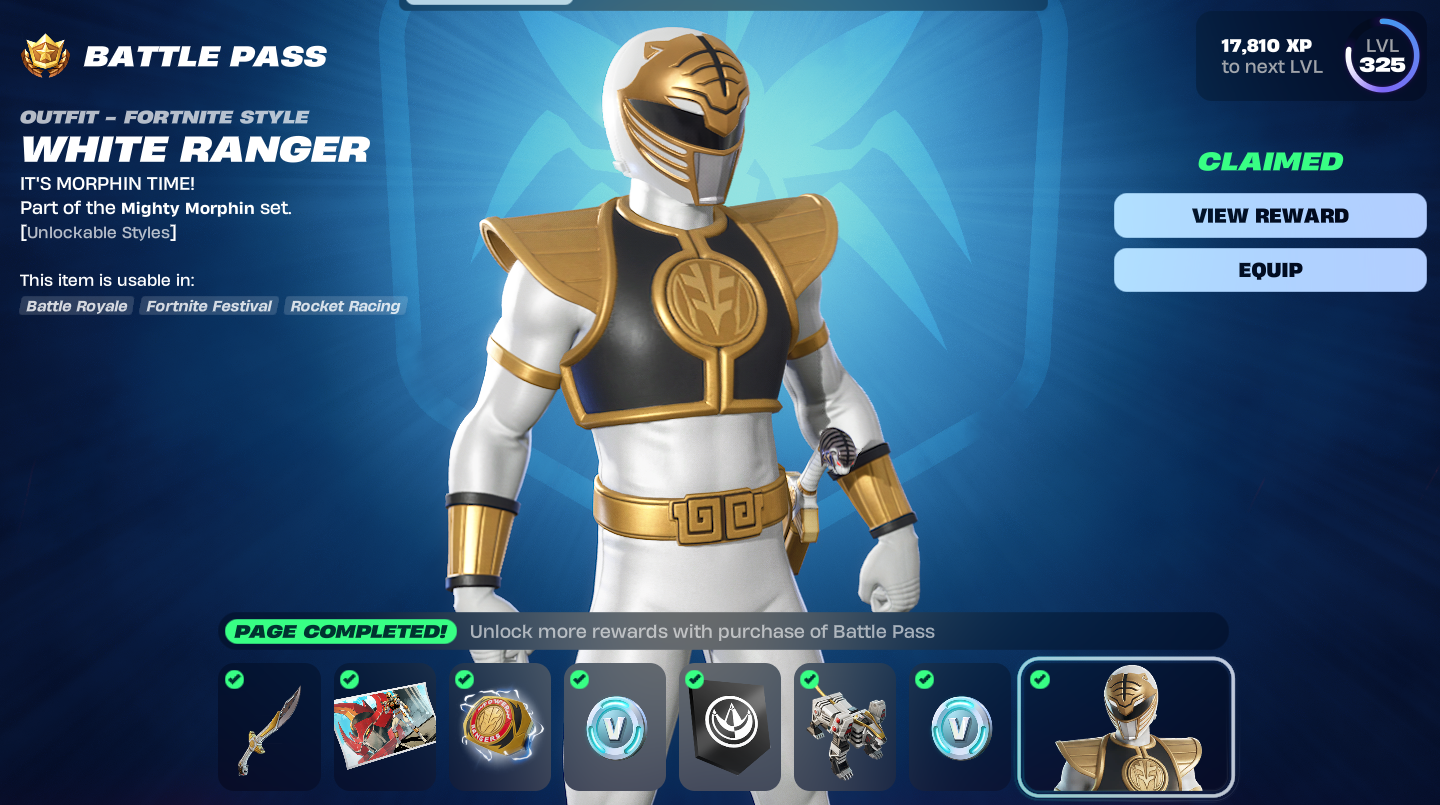Image resolution: width=1440 pixels, height=805 pixels.
Task: Select the Saba sword reward tile
Action: (x=269, y=727)
